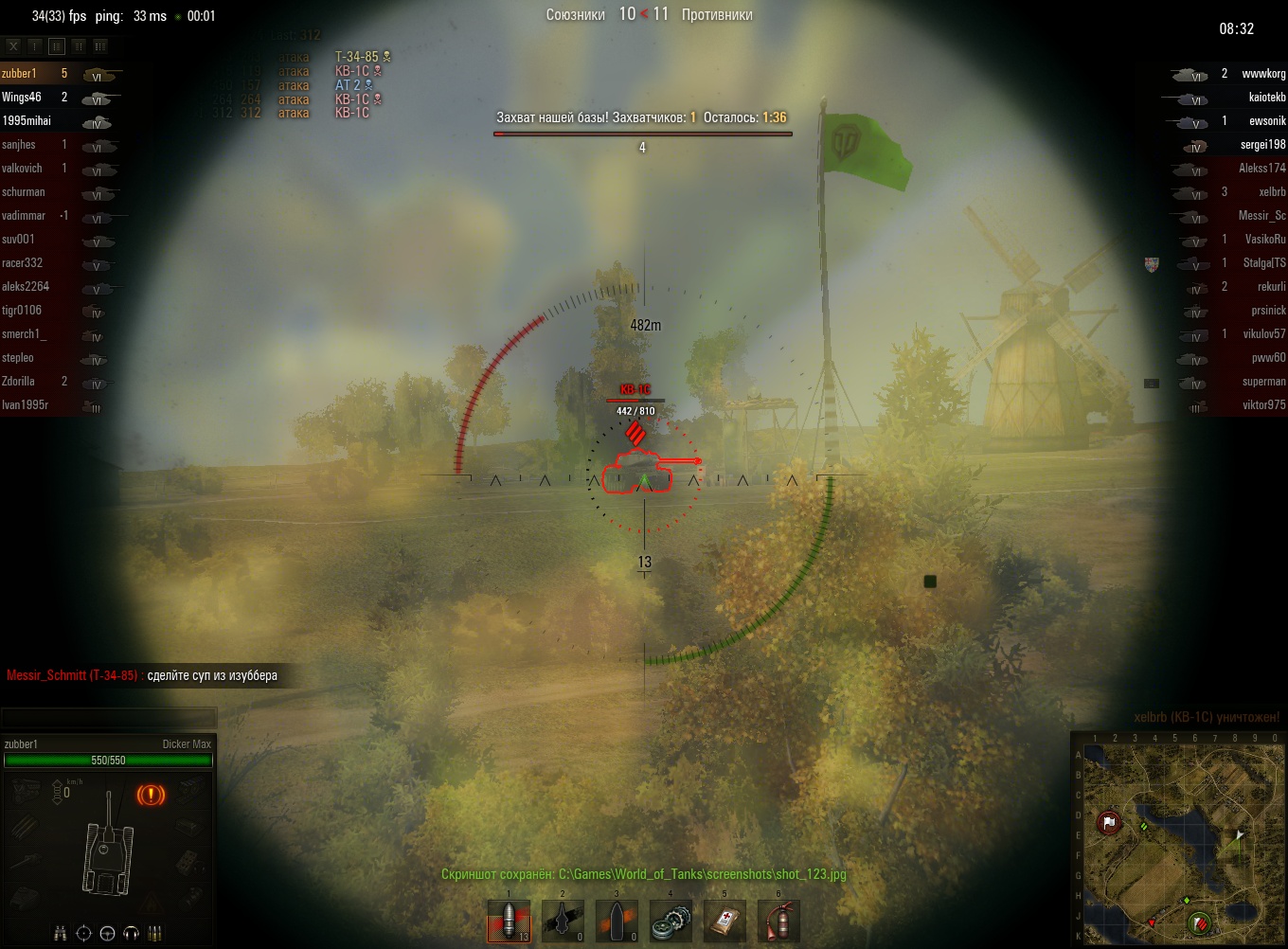The height and width of the screenshot is (949, 1288).
Task: Click the gunner crosshair crew icon
Action: point(83,934)
